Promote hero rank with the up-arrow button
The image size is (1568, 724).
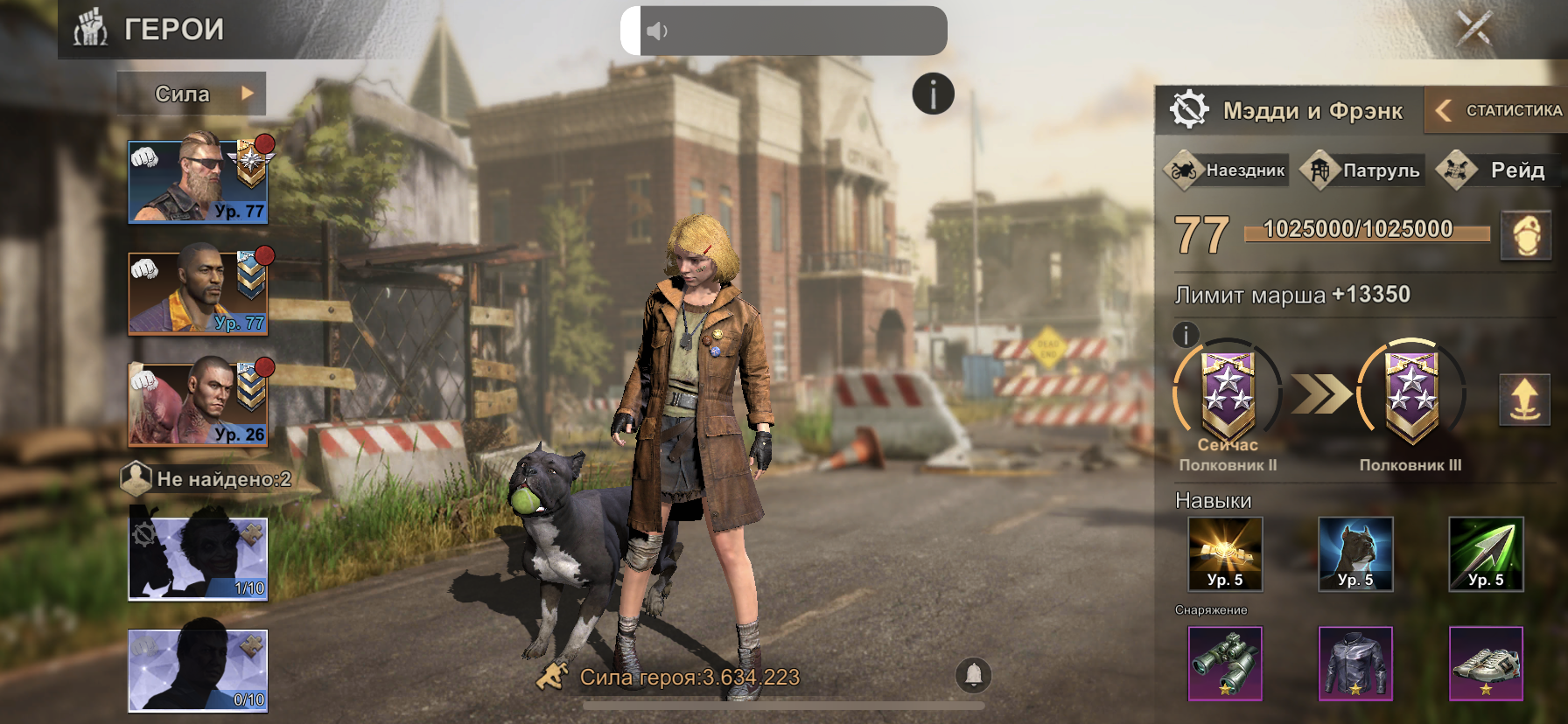pos(1524,400)
